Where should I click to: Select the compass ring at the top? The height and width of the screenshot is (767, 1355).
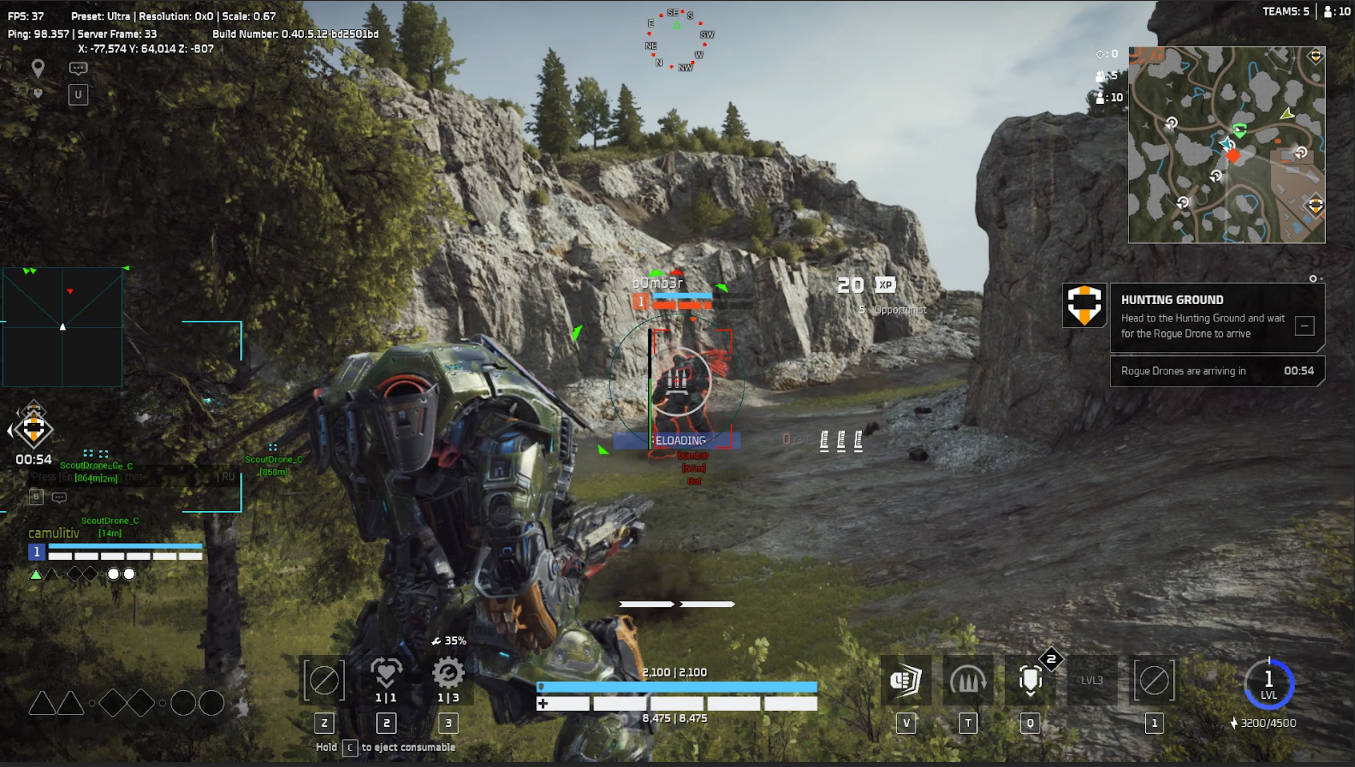click(677, 41)
